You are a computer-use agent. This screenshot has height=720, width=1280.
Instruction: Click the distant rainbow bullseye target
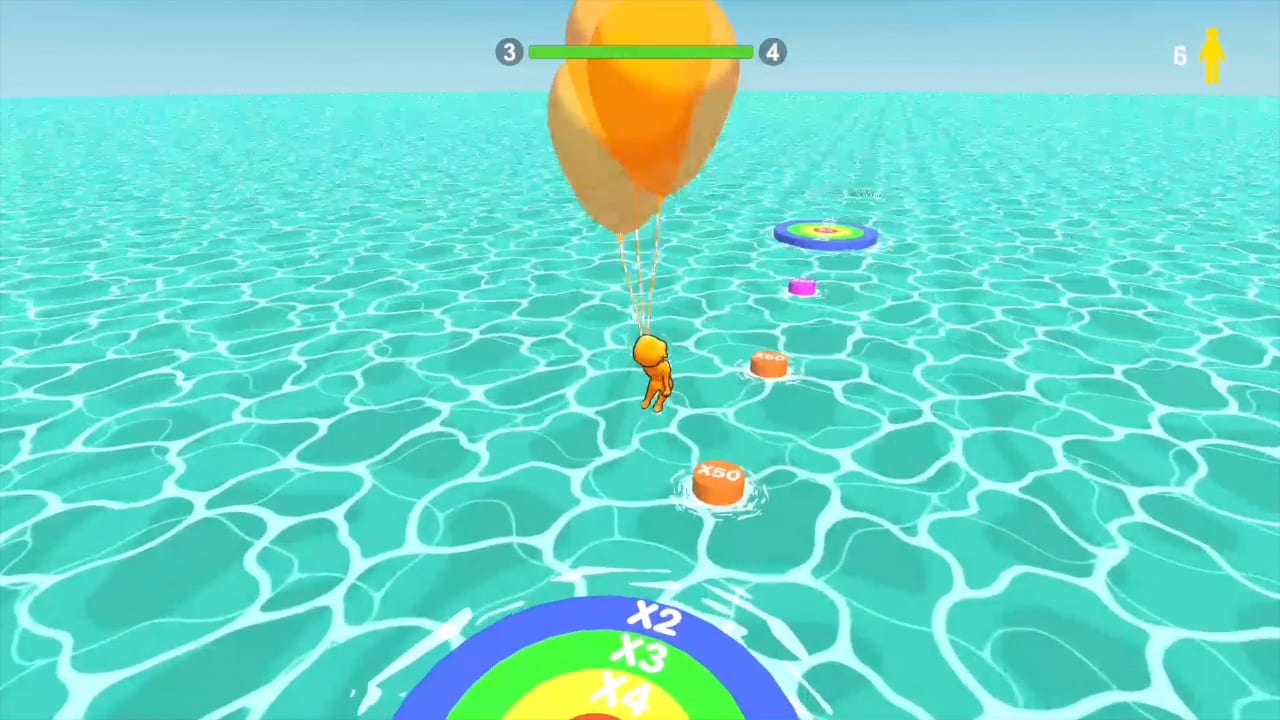click(826, 232)
